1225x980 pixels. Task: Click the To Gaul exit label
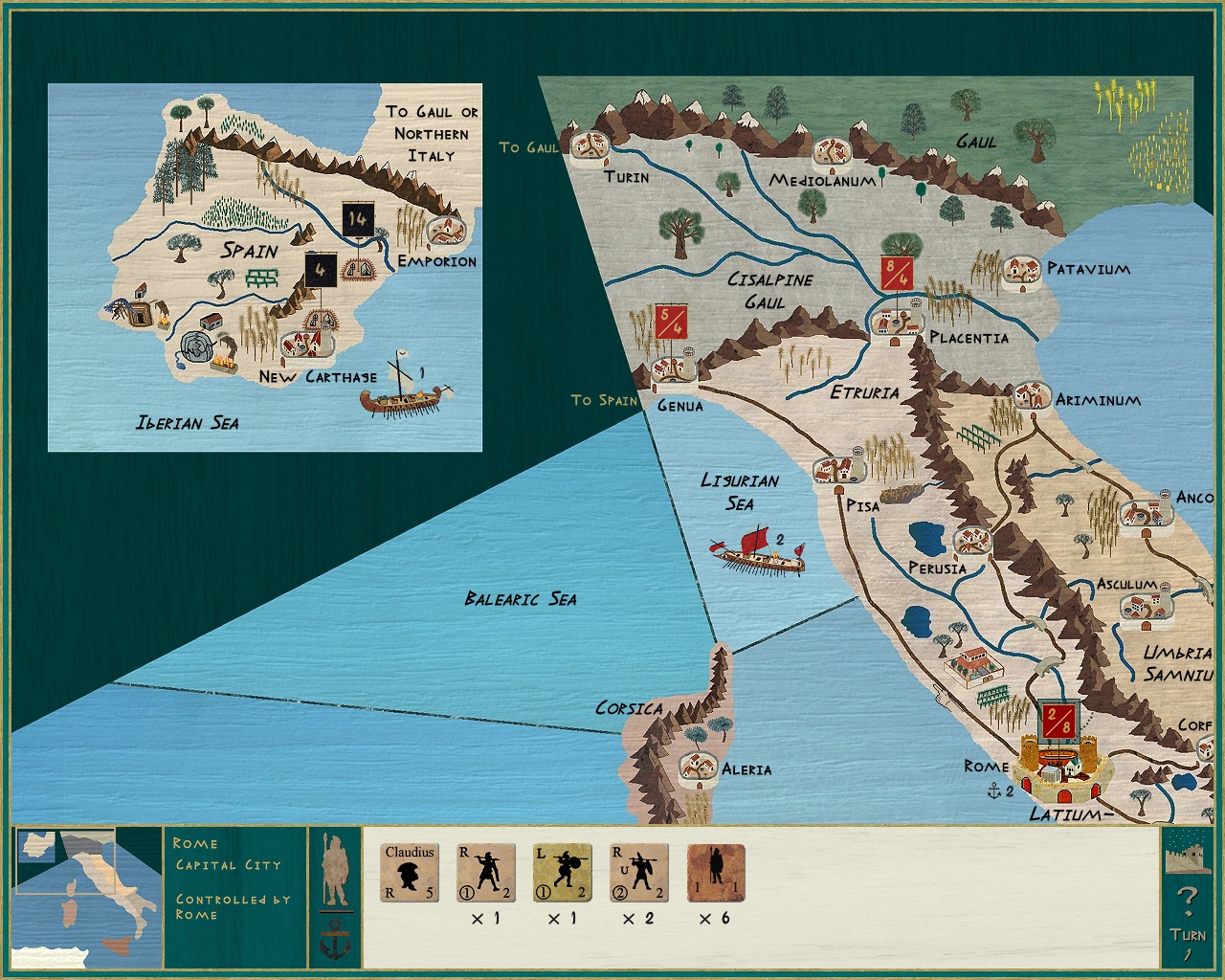(528, 148)
